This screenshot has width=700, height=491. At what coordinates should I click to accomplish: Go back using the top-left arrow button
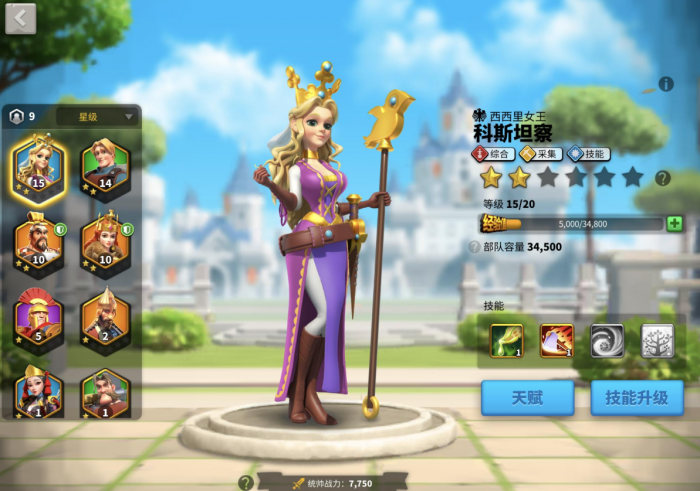[x=20, y=17]
